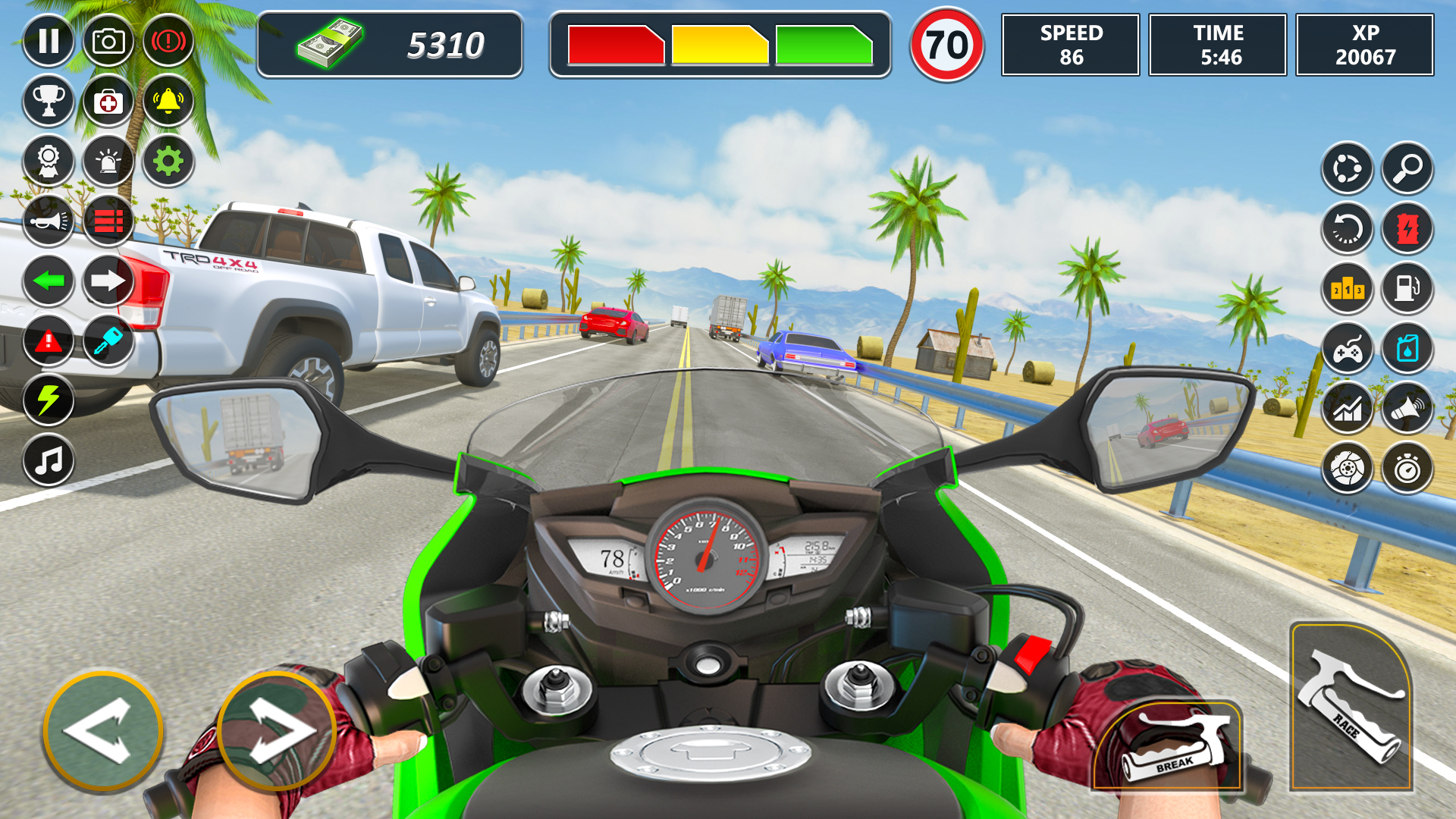Activate the left green arrow indicator
The width and height of the screenshot is (1456, 819).
(x=49, y=281)
